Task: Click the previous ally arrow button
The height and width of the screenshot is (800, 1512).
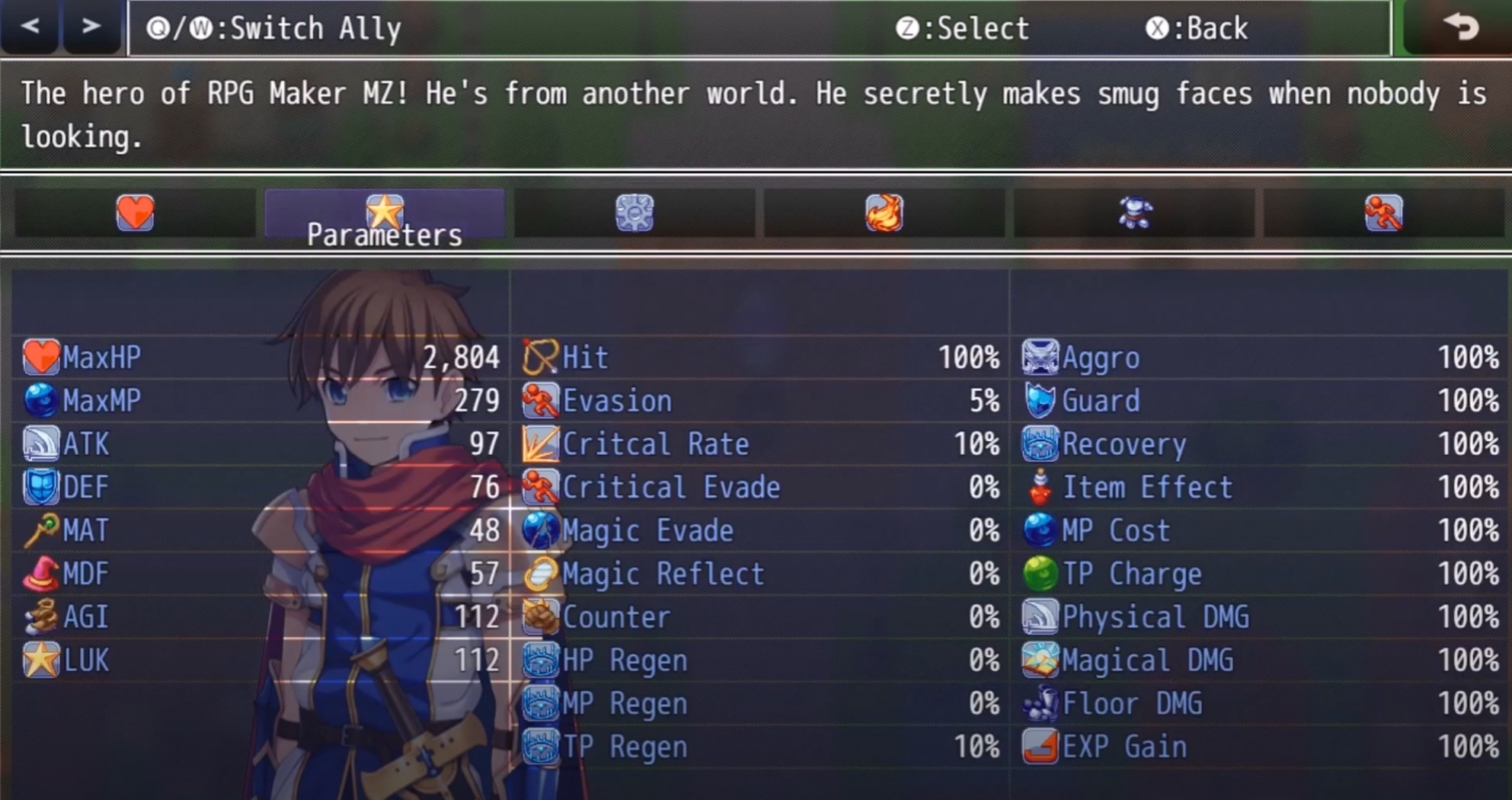Action: 28,27
